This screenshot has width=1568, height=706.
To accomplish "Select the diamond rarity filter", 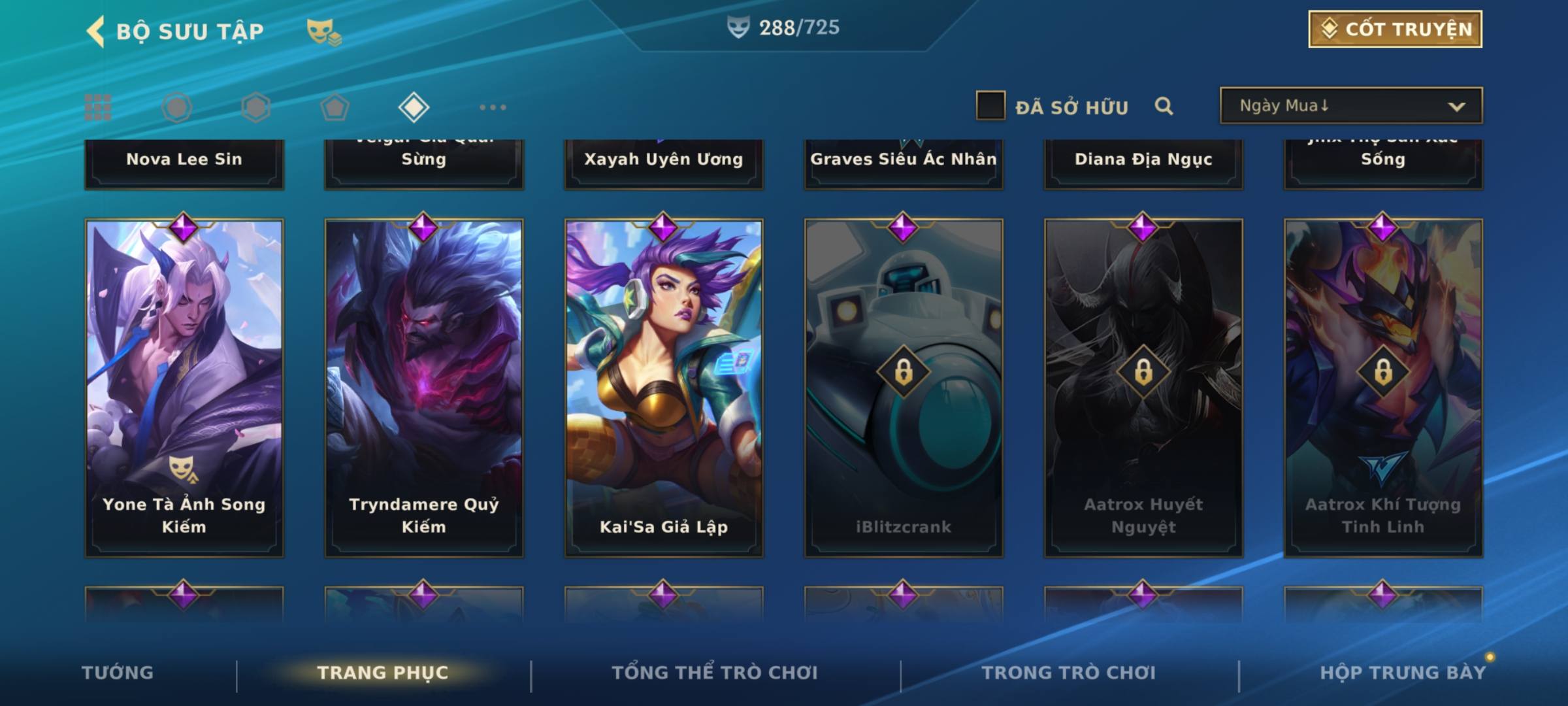I will click(414, 107).
